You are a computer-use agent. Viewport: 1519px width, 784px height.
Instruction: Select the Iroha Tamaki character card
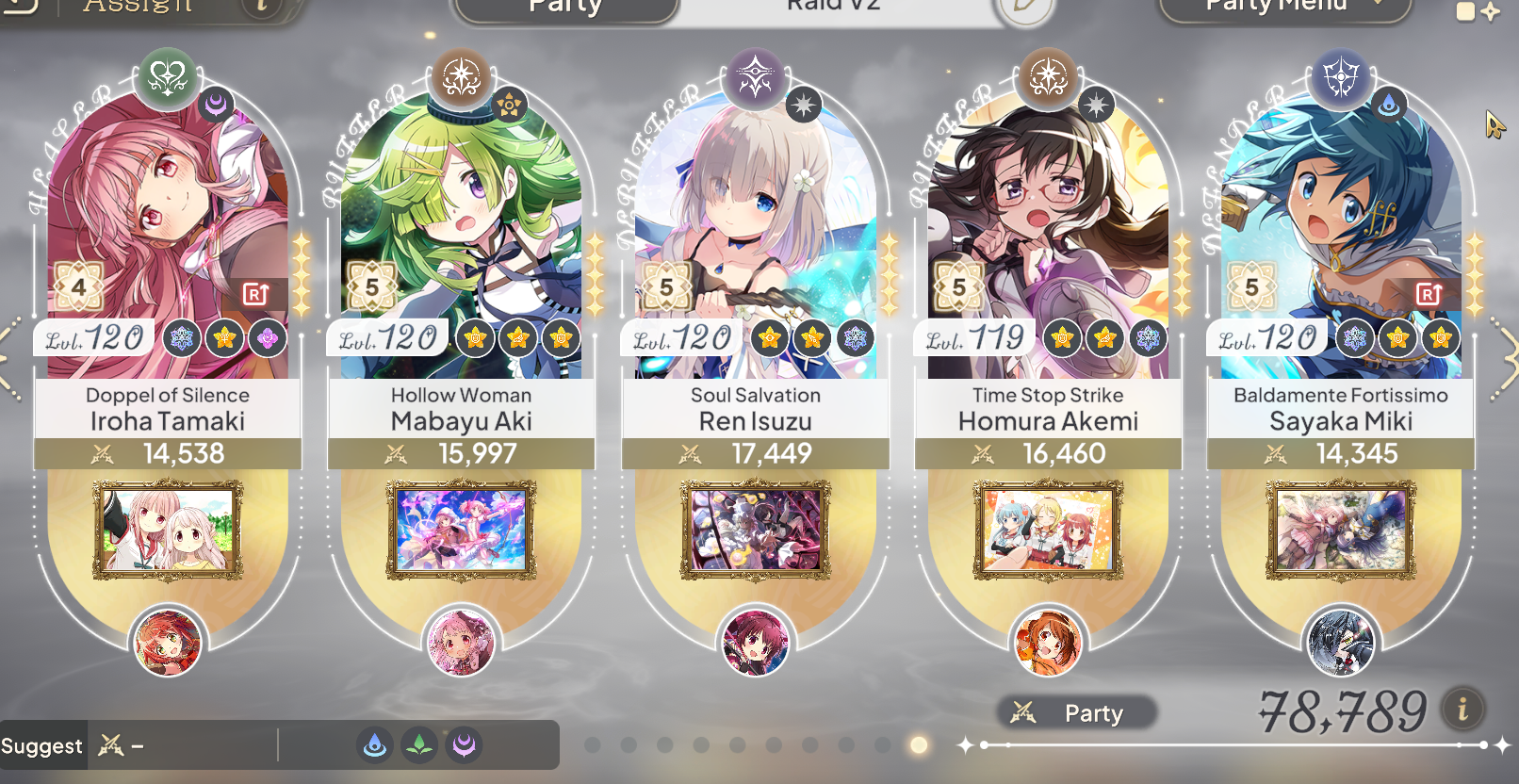[168, 236]
